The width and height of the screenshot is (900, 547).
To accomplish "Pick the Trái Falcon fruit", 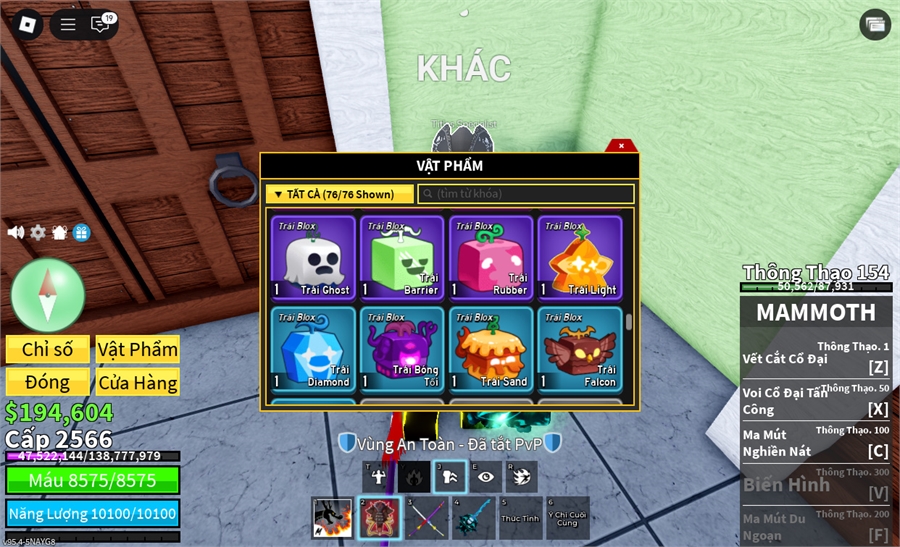I will 580,348.
